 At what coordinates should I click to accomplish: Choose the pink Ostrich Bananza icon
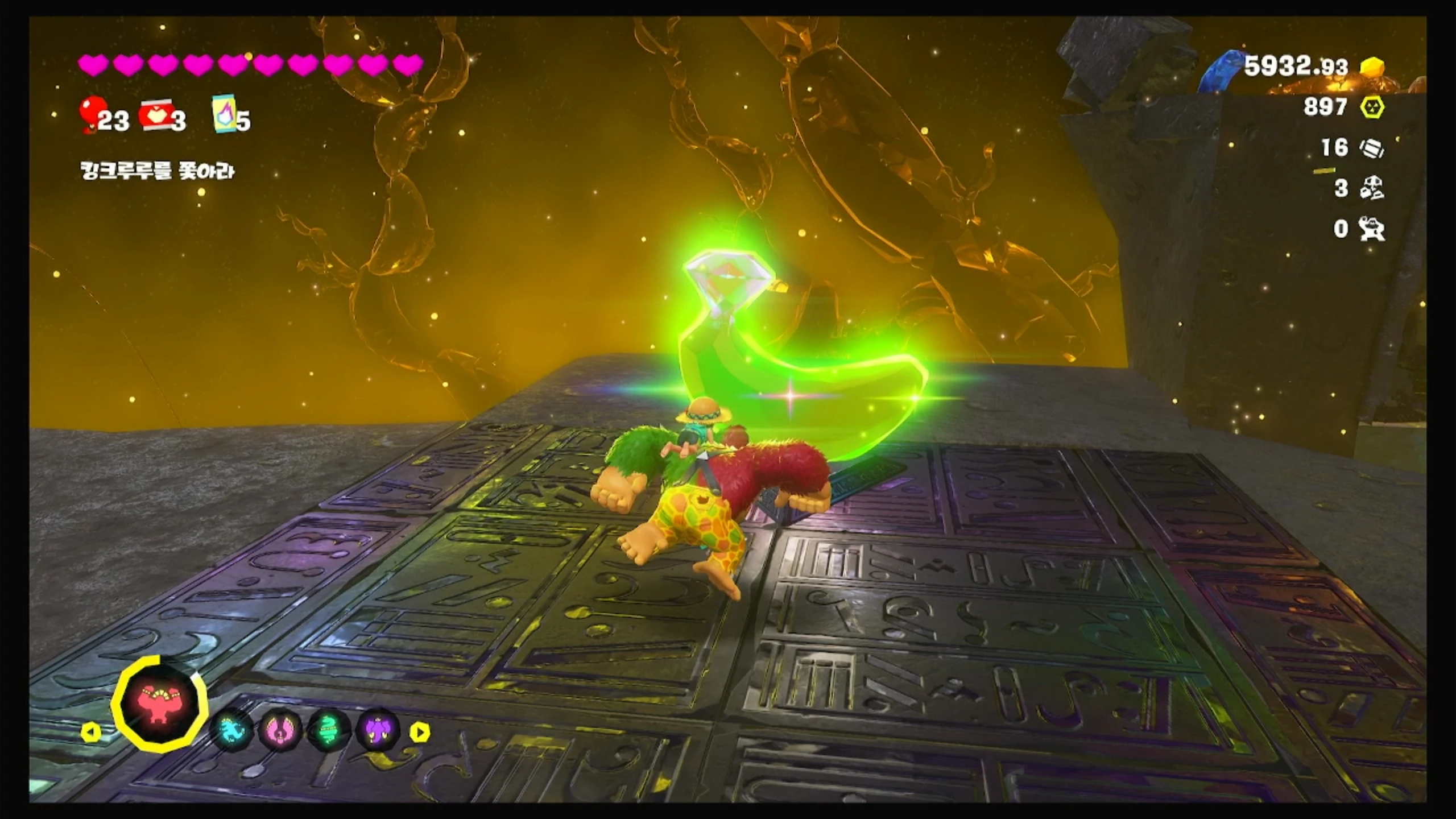pyautogui.click(x=280, y=730)
